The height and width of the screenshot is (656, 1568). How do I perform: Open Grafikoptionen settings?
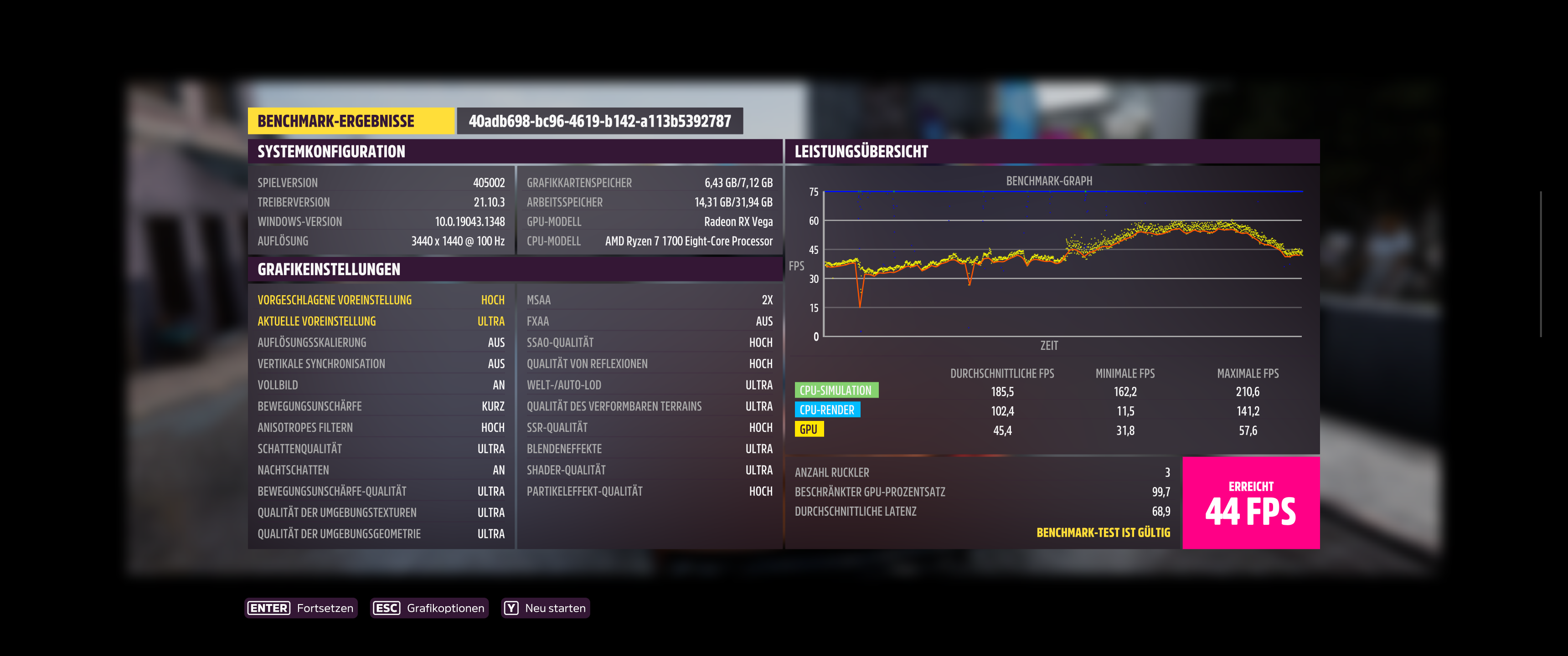[x=446, y=607]
